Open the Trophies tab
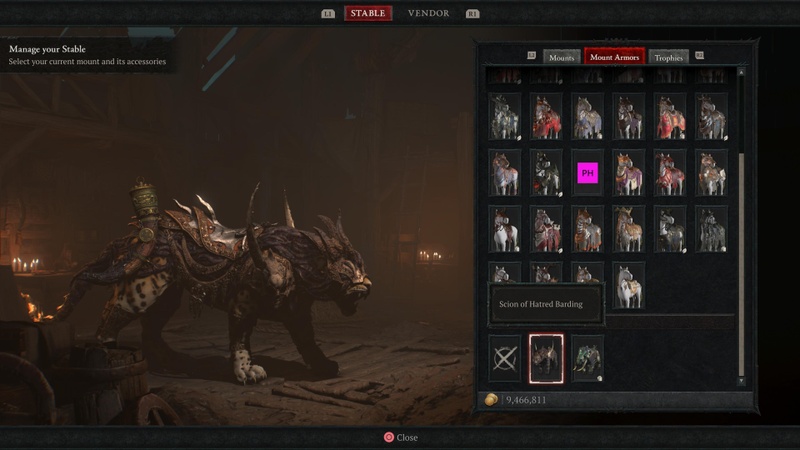Viewport: 800px width, 450px height. [x=669, y=58]
